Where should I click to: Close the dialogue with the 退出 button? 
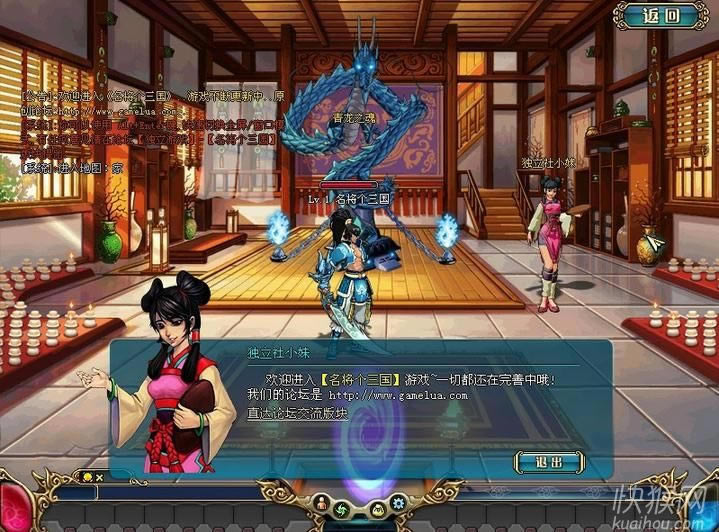(x=548, y=461)
